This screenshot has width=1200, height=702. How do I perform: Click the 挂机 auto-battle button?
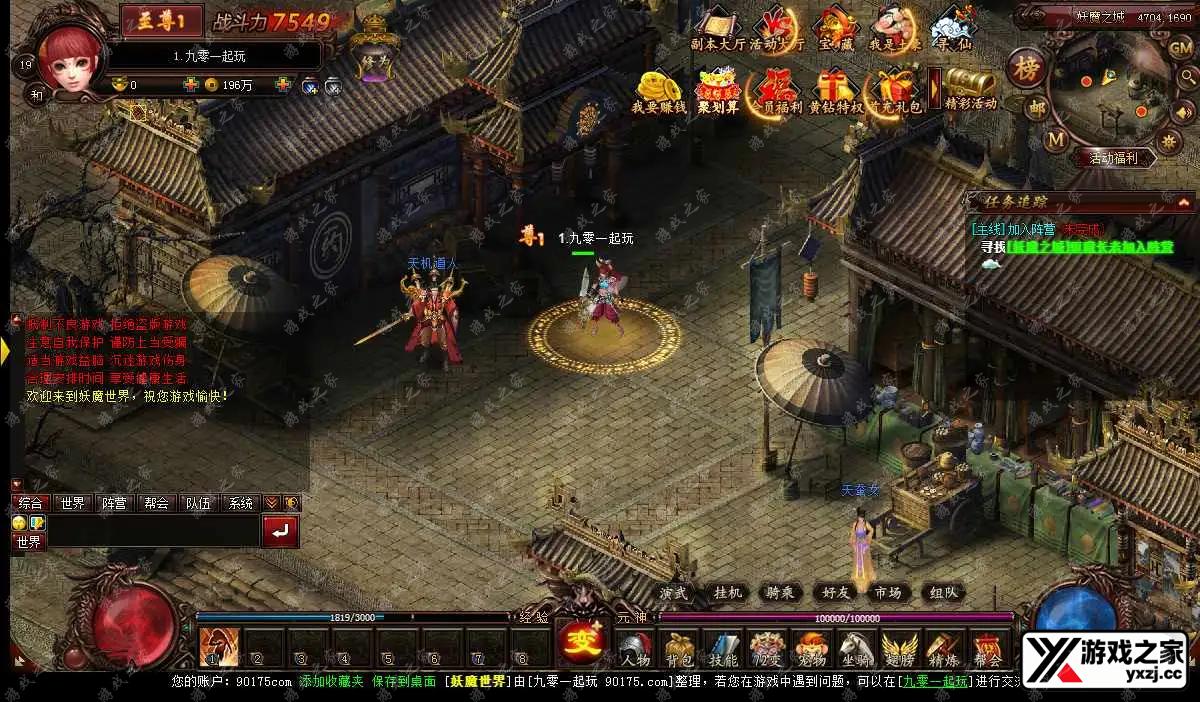728,593
